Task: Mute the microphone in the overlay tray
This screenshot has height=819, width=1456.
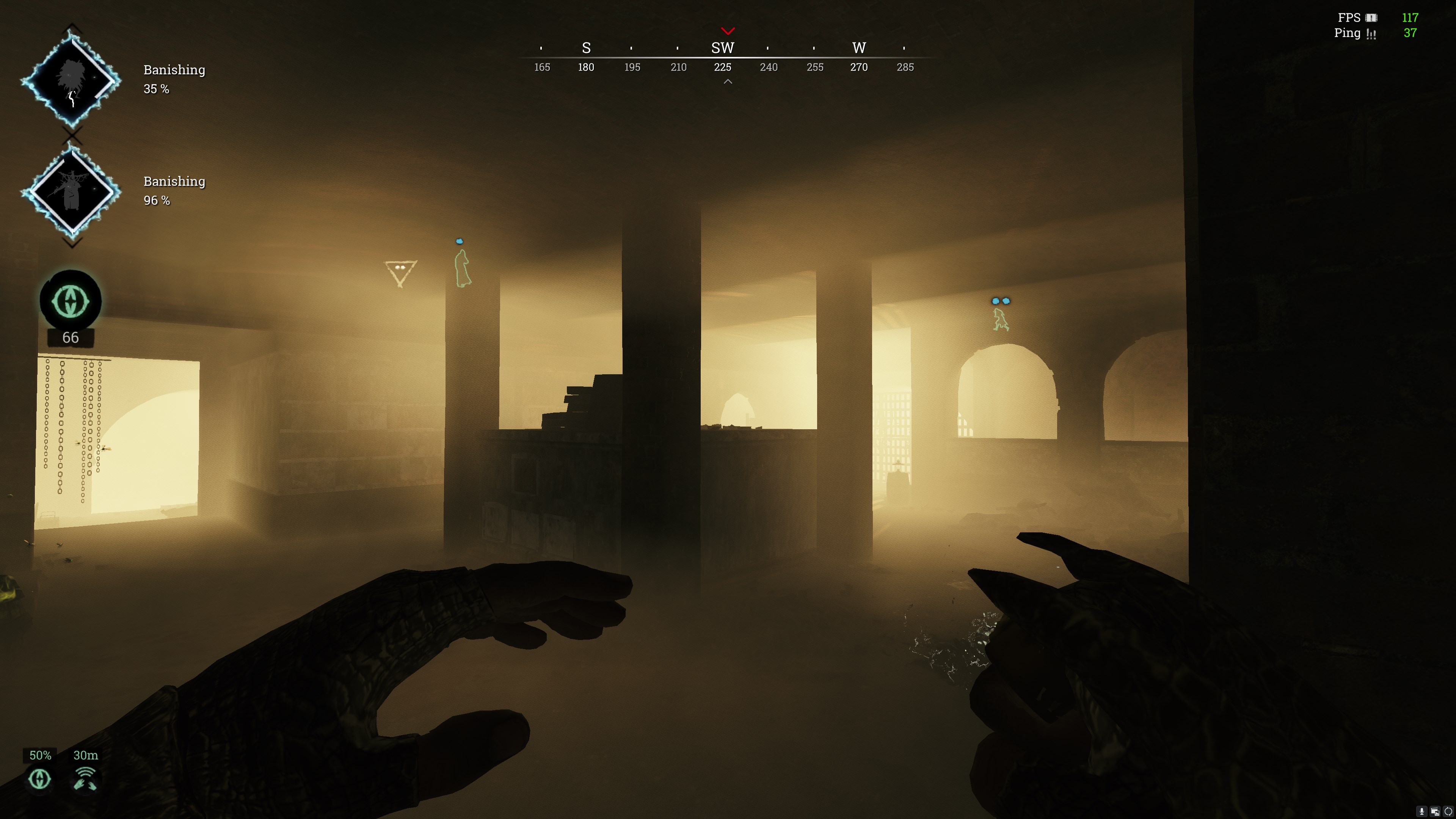Action: point(1421,812)
